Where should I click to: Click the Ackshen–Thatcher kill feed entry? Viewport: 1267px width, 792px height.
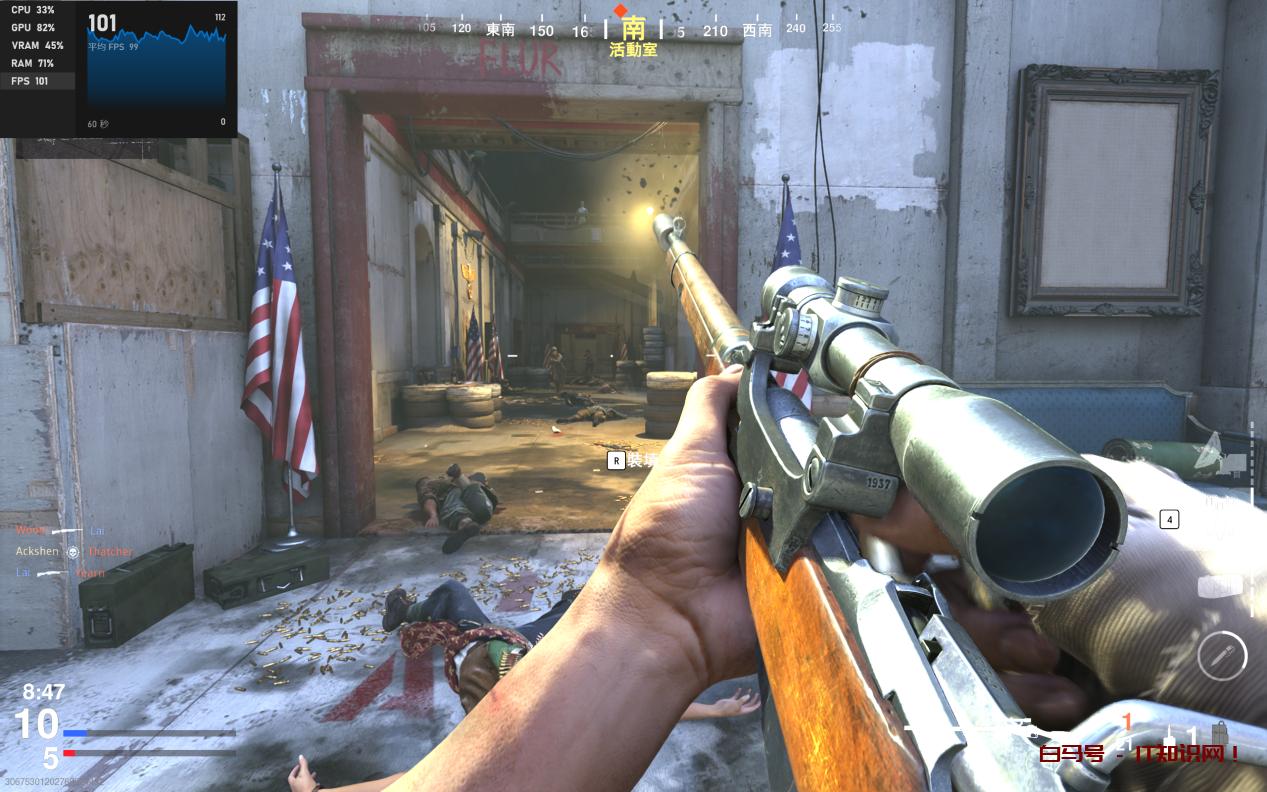[73, 551]
